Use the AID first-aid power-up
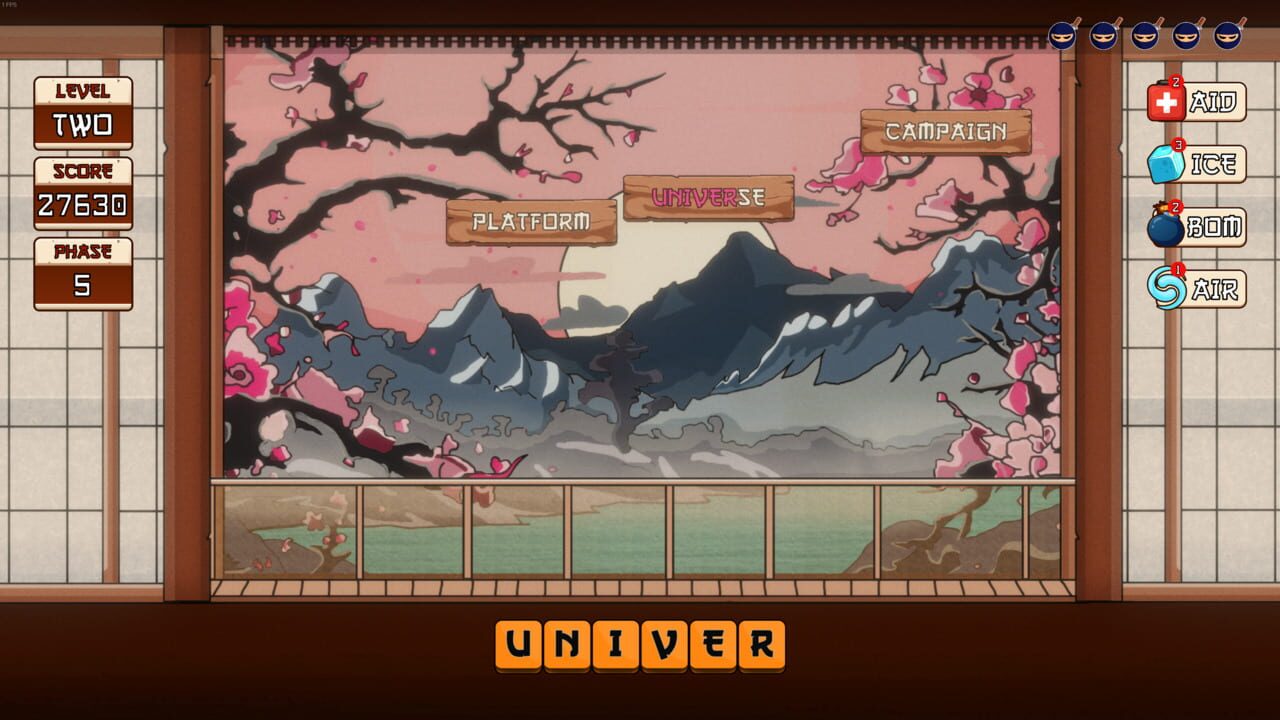Image resolution: width=1280 pixels, height=720 pixels. (x=1200, y=100)
